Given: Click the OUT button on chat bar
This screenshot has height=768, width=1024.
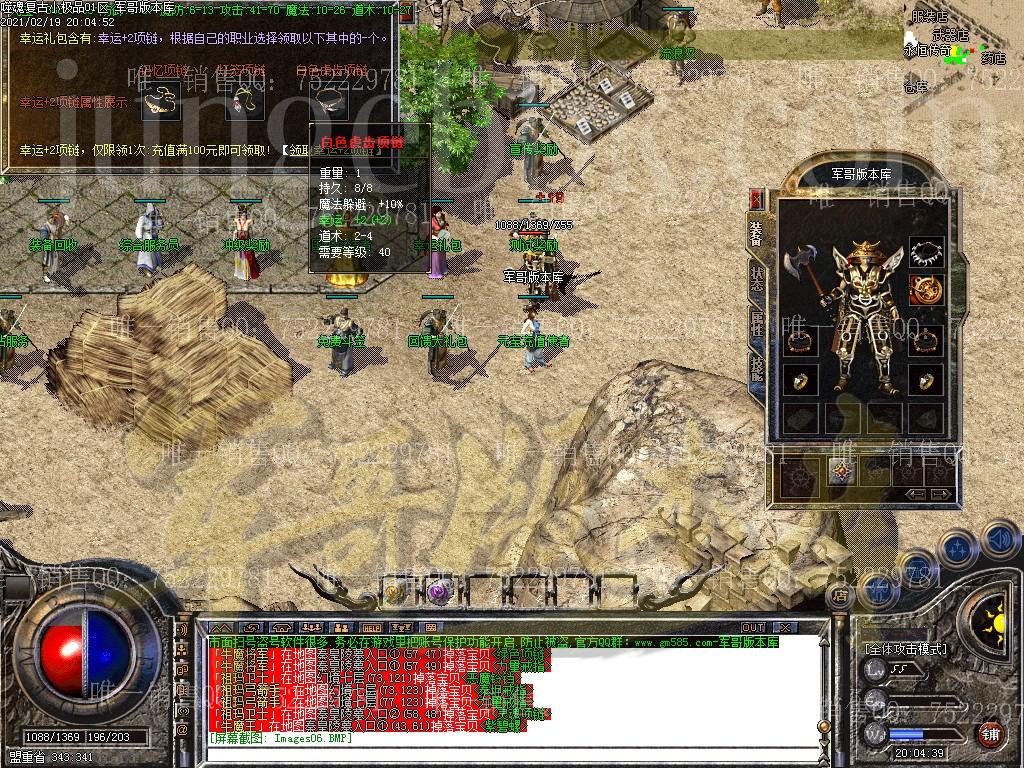Looking at the screenshot, I should (753, 627).
